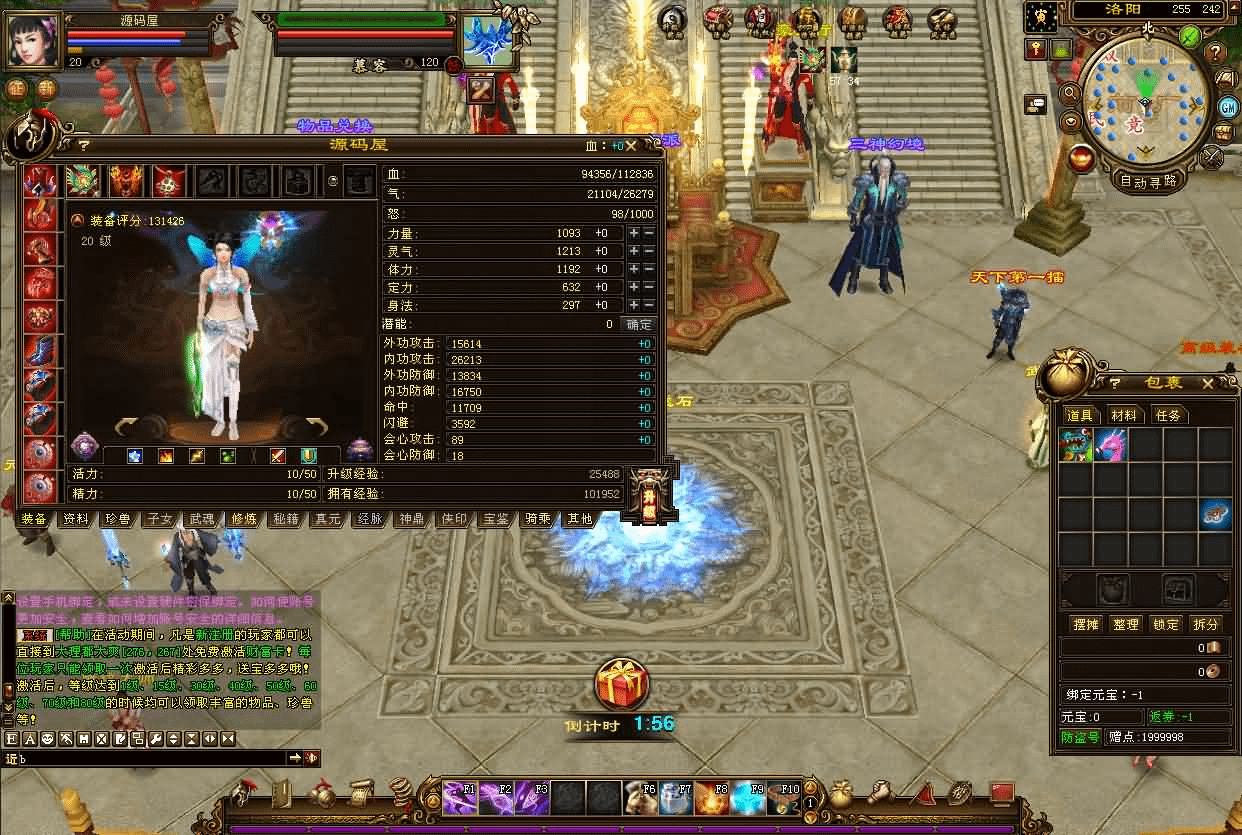The width and height of the screenshot is (1242, 835).
Task: Close the 包裹 bag window
Action: 1208,383
